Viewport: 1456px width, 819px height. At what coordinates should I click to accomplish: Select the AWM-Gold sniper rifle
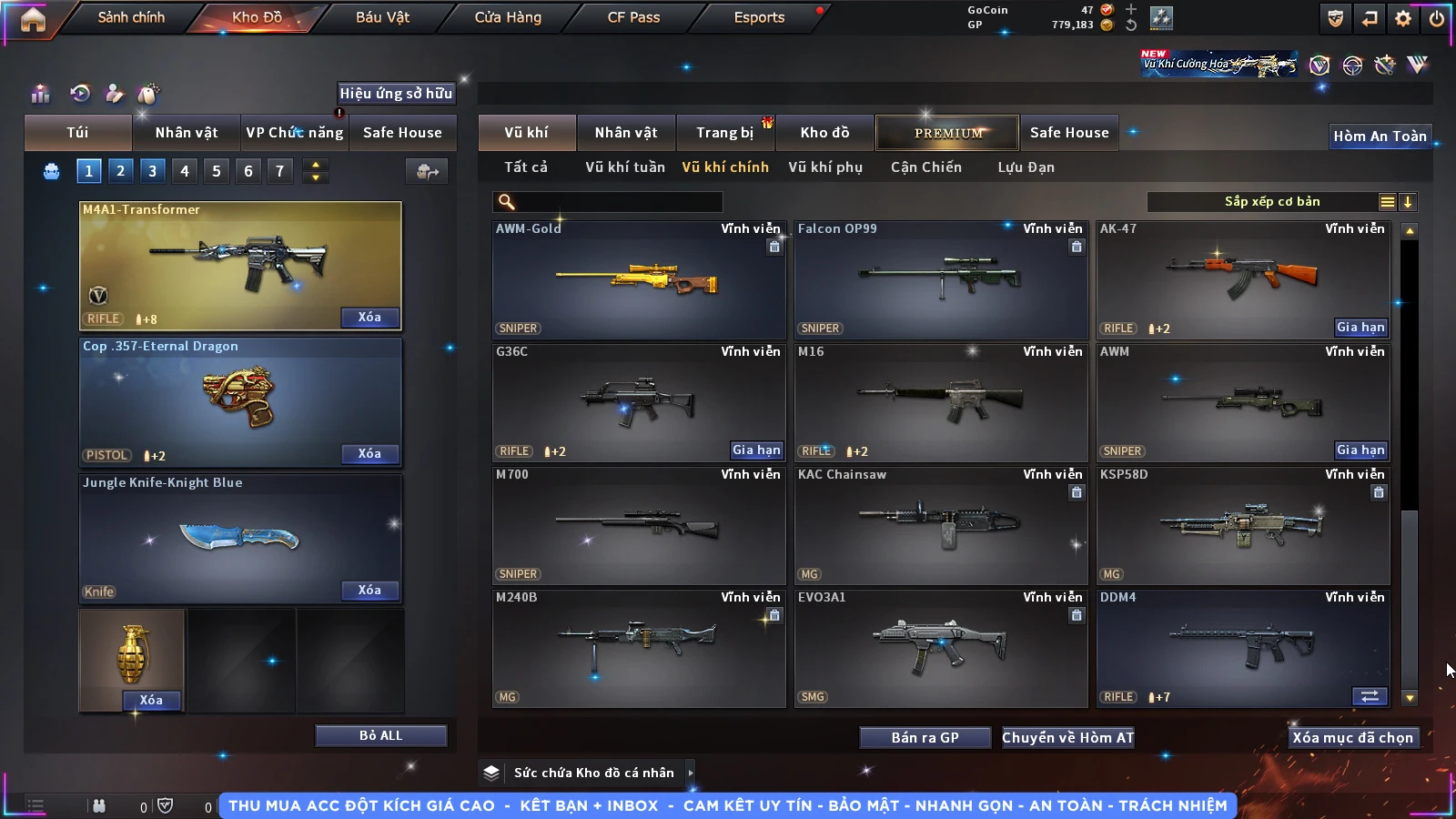point(638,280)
